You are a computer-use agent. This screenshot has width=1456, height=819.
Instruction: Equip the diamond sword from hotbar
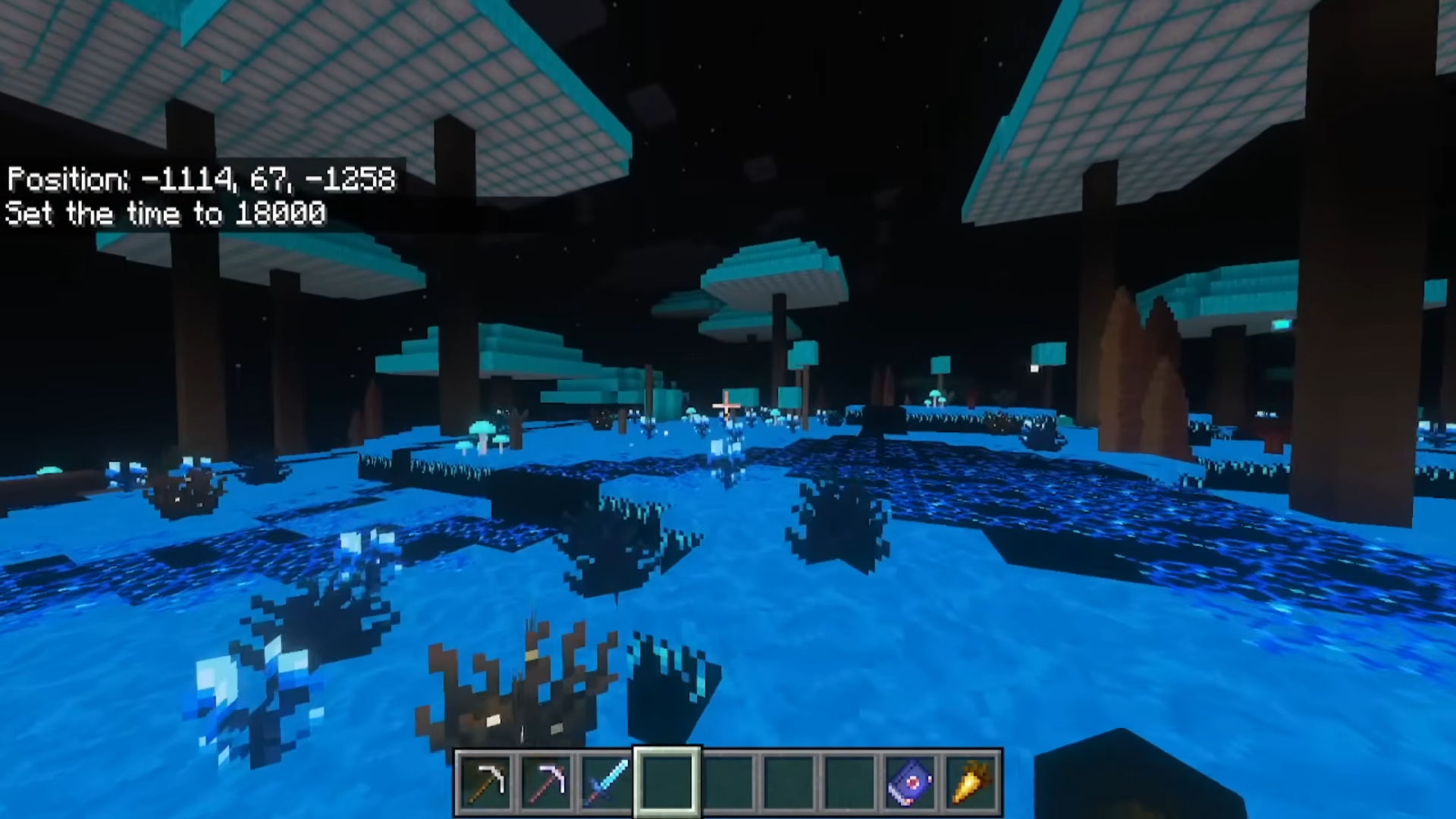point(607,781)
